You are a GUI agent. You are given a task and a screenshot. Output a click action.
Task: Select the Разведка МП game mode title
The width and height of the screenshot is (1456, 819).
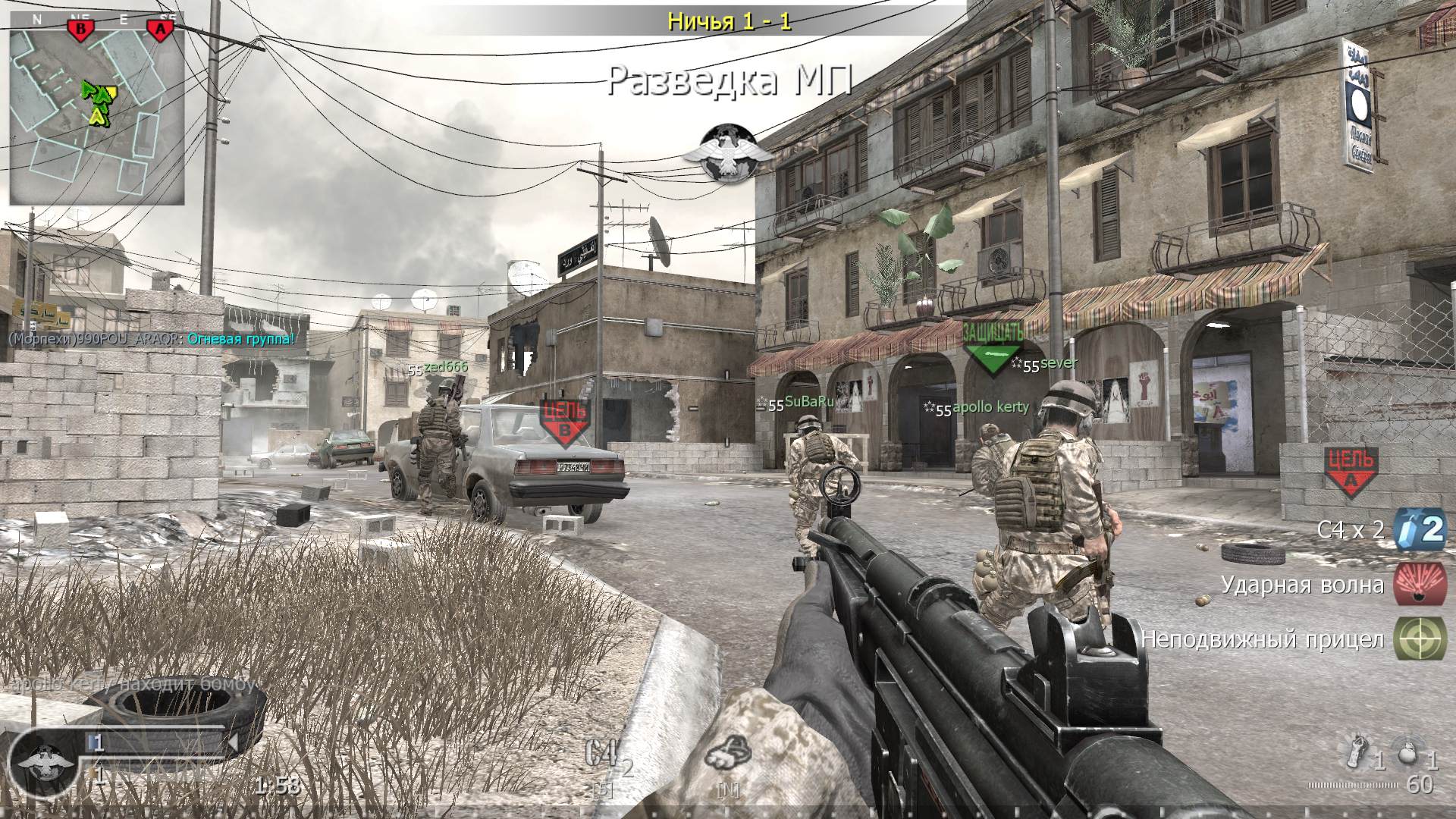(730, 78)
